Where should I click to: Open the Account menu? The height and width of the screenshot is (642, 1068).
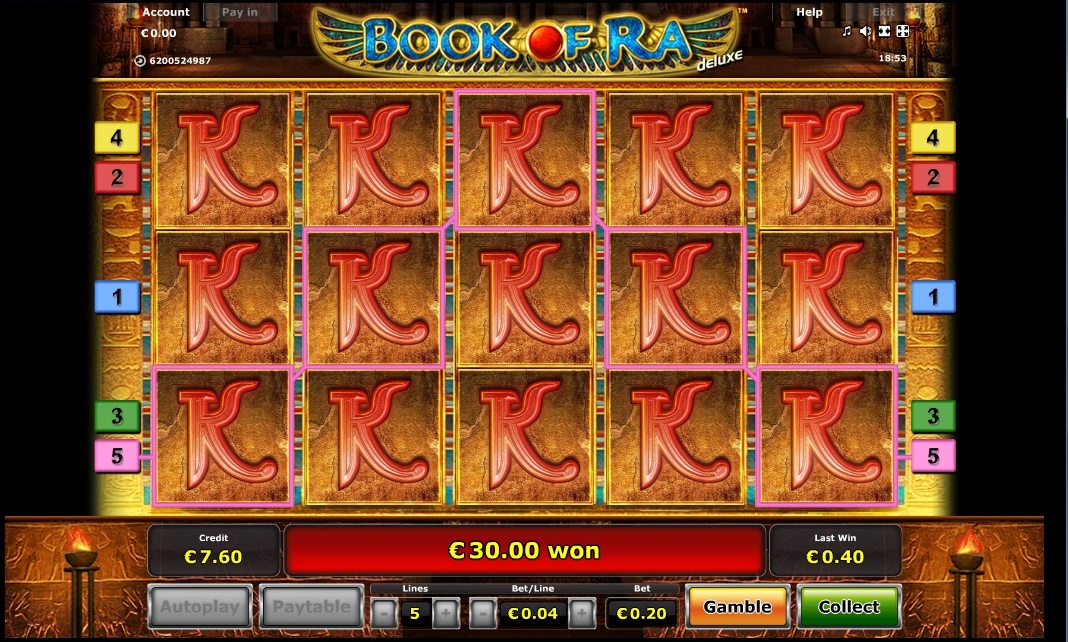pos(166,12)
